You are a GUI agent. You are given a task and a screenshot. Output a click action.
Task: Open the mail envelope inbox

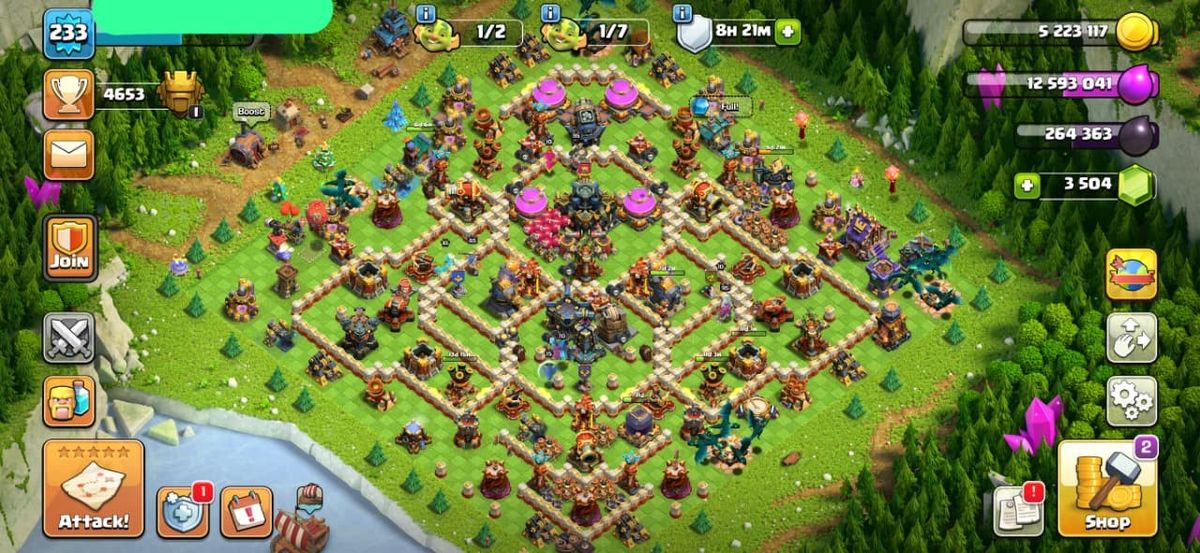pyautogui.click(x=69, y=155)
